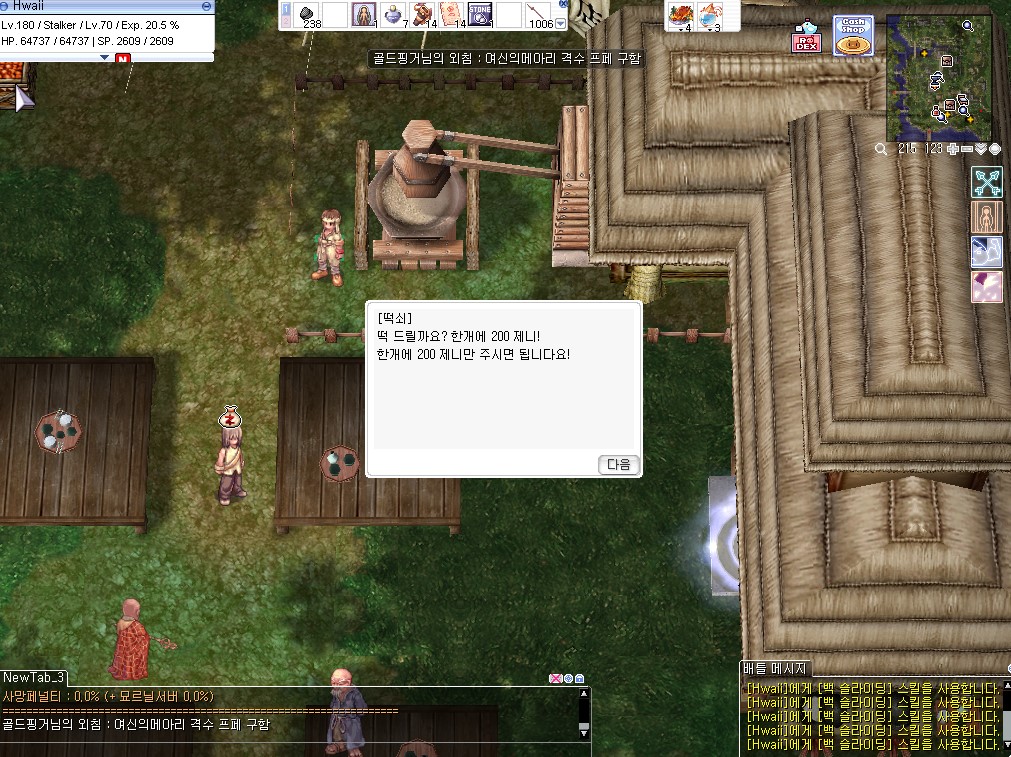Zoom out the minimap with minus button
1011x757 pixels.
coord(967,149)
